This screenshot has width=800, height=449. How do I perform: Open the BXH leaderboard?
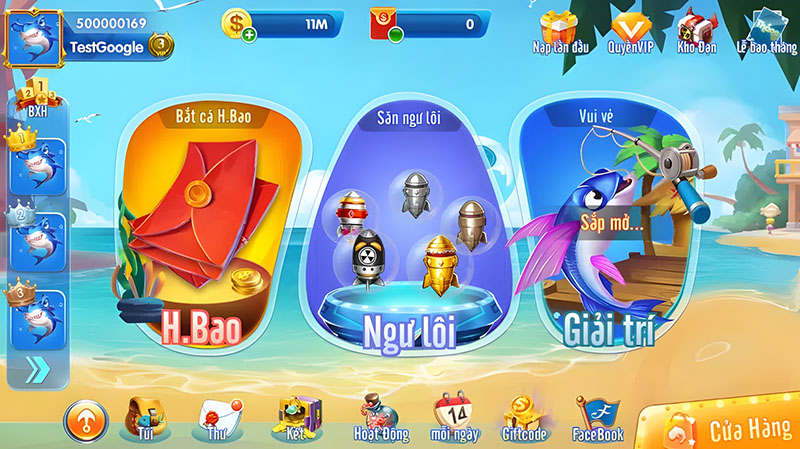(35, 97)
